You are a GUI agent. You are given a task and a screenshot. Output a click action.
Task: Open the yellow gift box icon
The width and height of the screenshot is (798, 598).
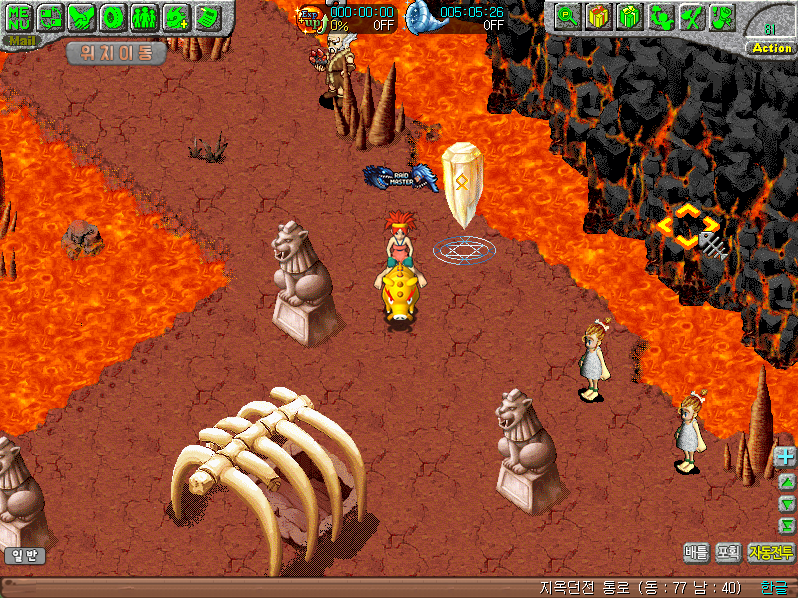(x=599, y=17)
